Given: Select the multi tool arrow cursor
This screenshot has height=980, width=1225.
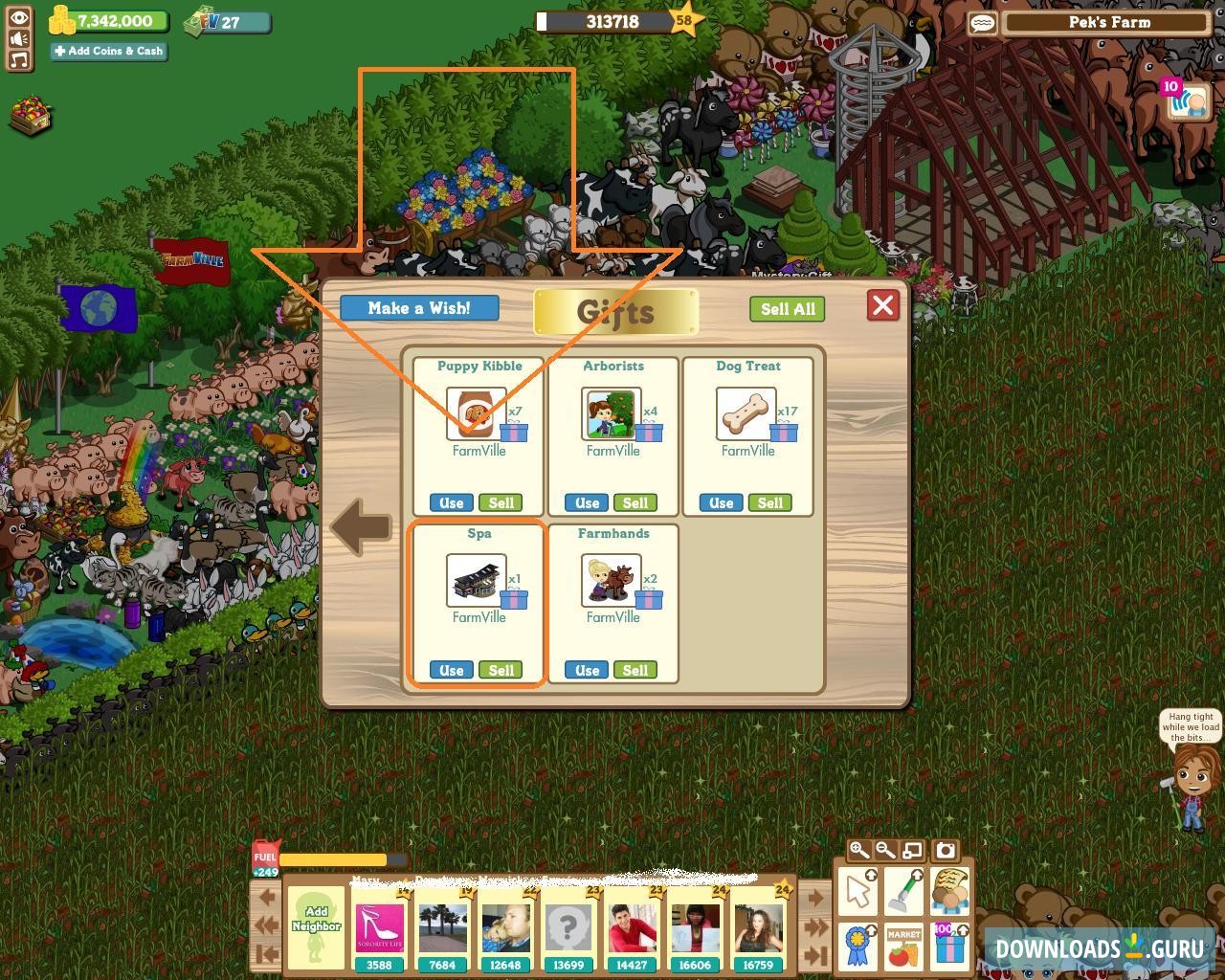Looking at the screenshot, I should tap(857, 890).
